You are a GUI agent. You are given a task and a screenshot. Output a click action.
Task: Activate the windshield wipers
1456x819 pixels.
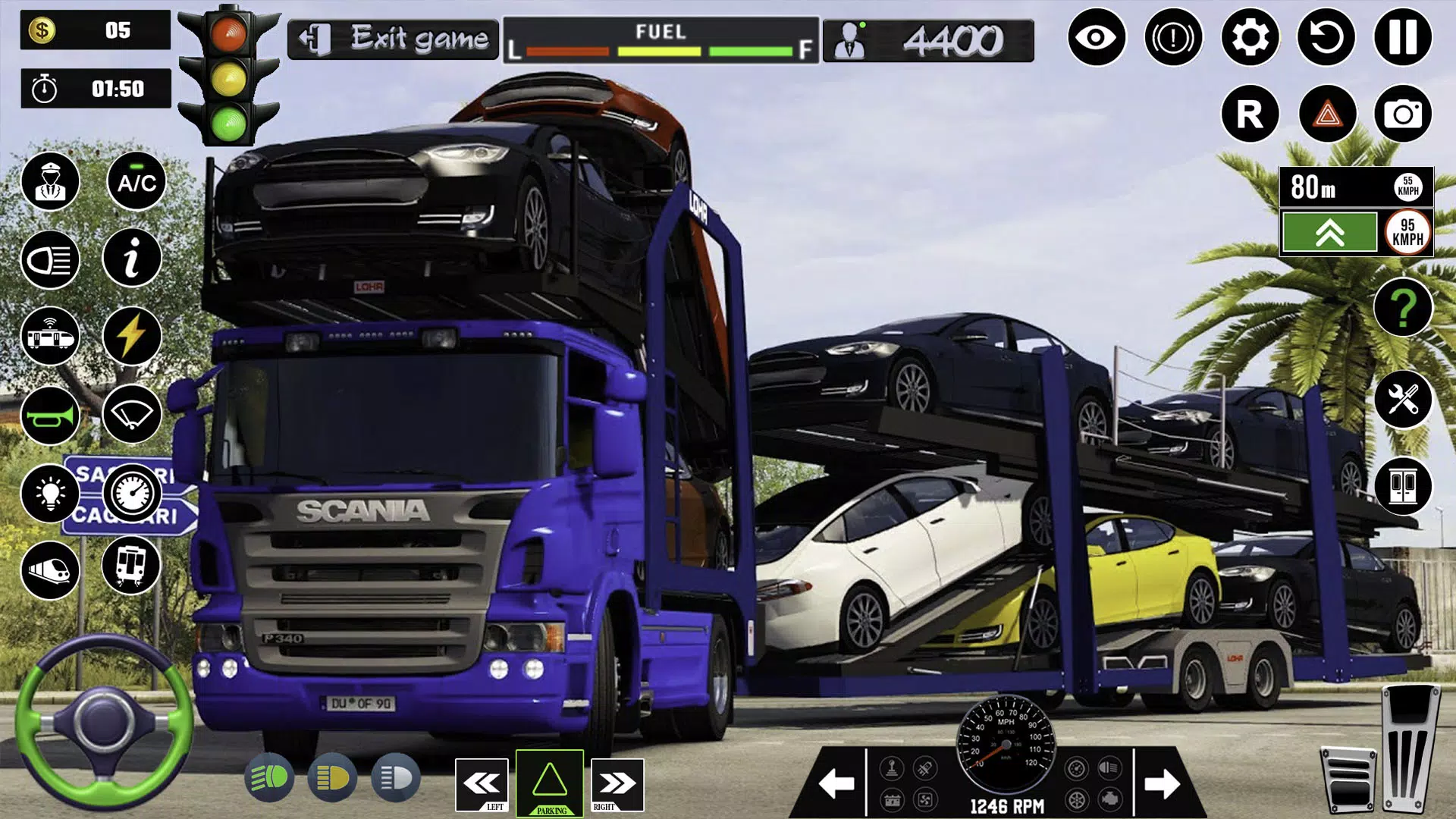132,414
